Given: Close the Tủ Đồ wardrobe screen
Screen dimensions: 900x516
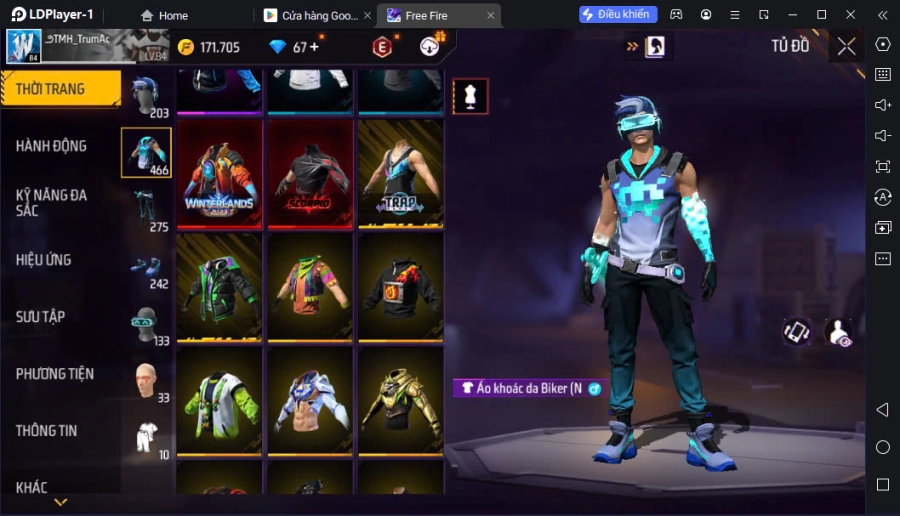Looking at the screenshot, I should pos(846,46).
